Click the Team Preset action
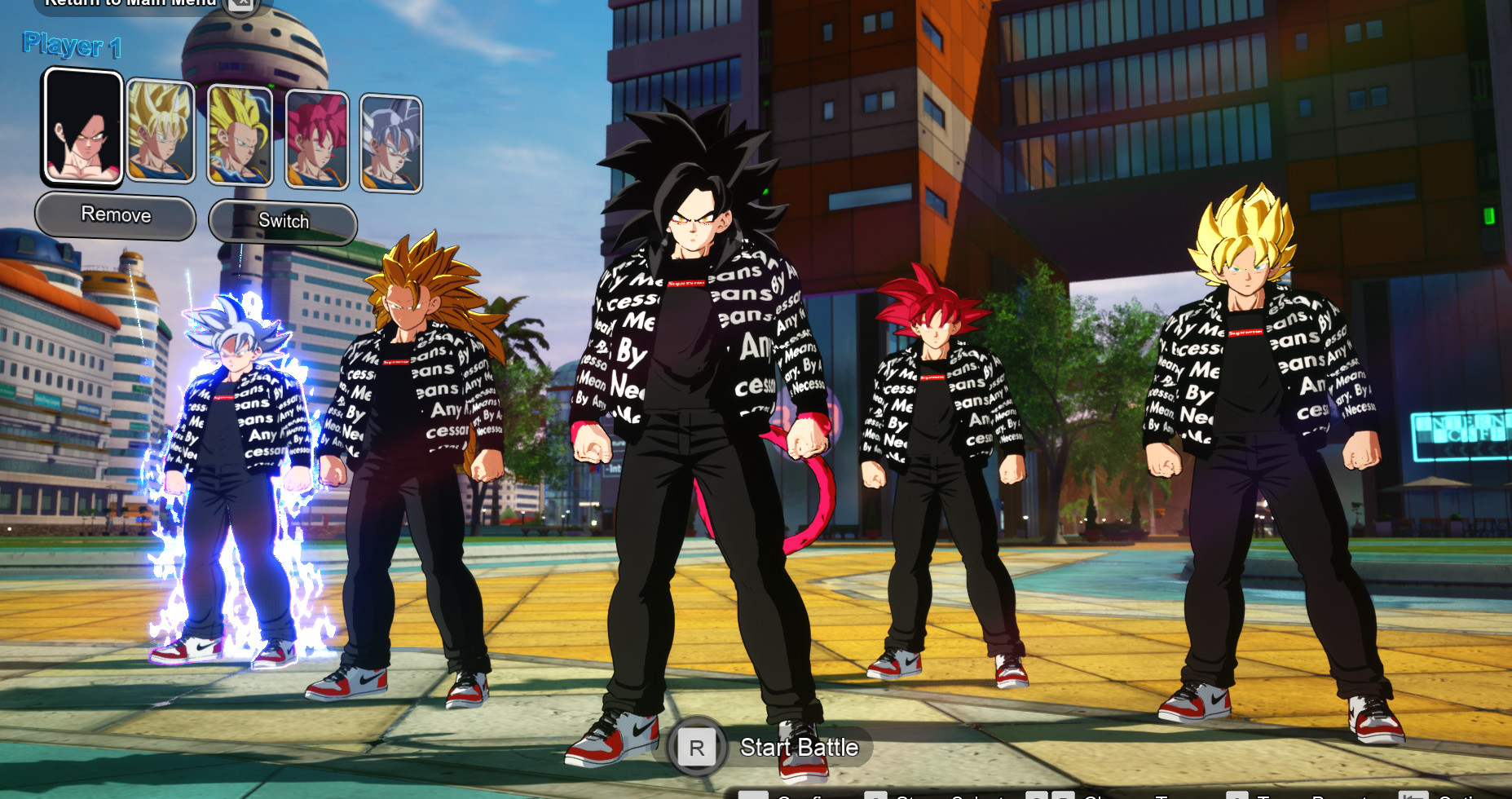This screenshot has width=1512, height=799. (1312, 794)
